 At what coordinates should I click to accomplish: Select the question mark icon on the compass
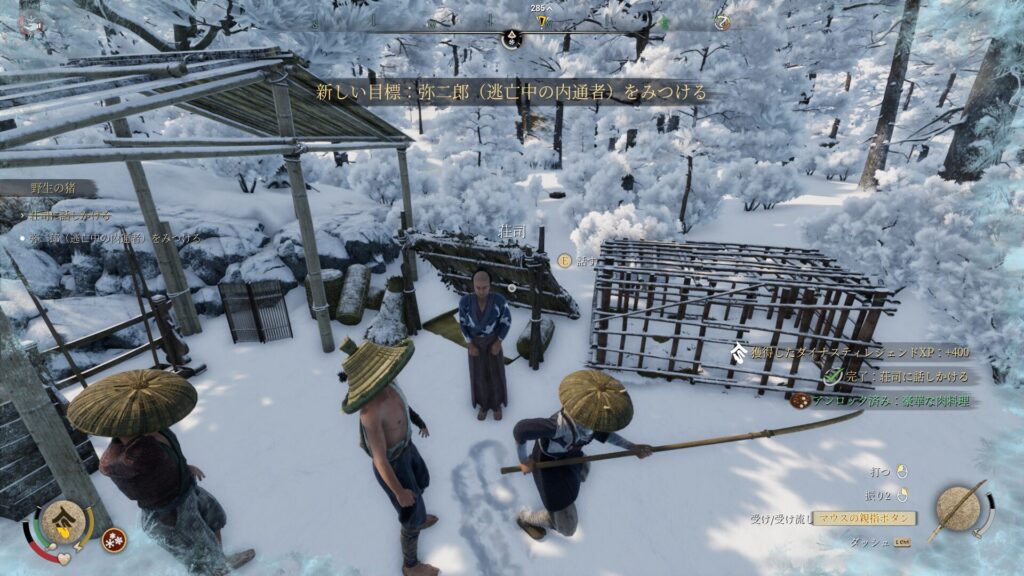point(723,22)
